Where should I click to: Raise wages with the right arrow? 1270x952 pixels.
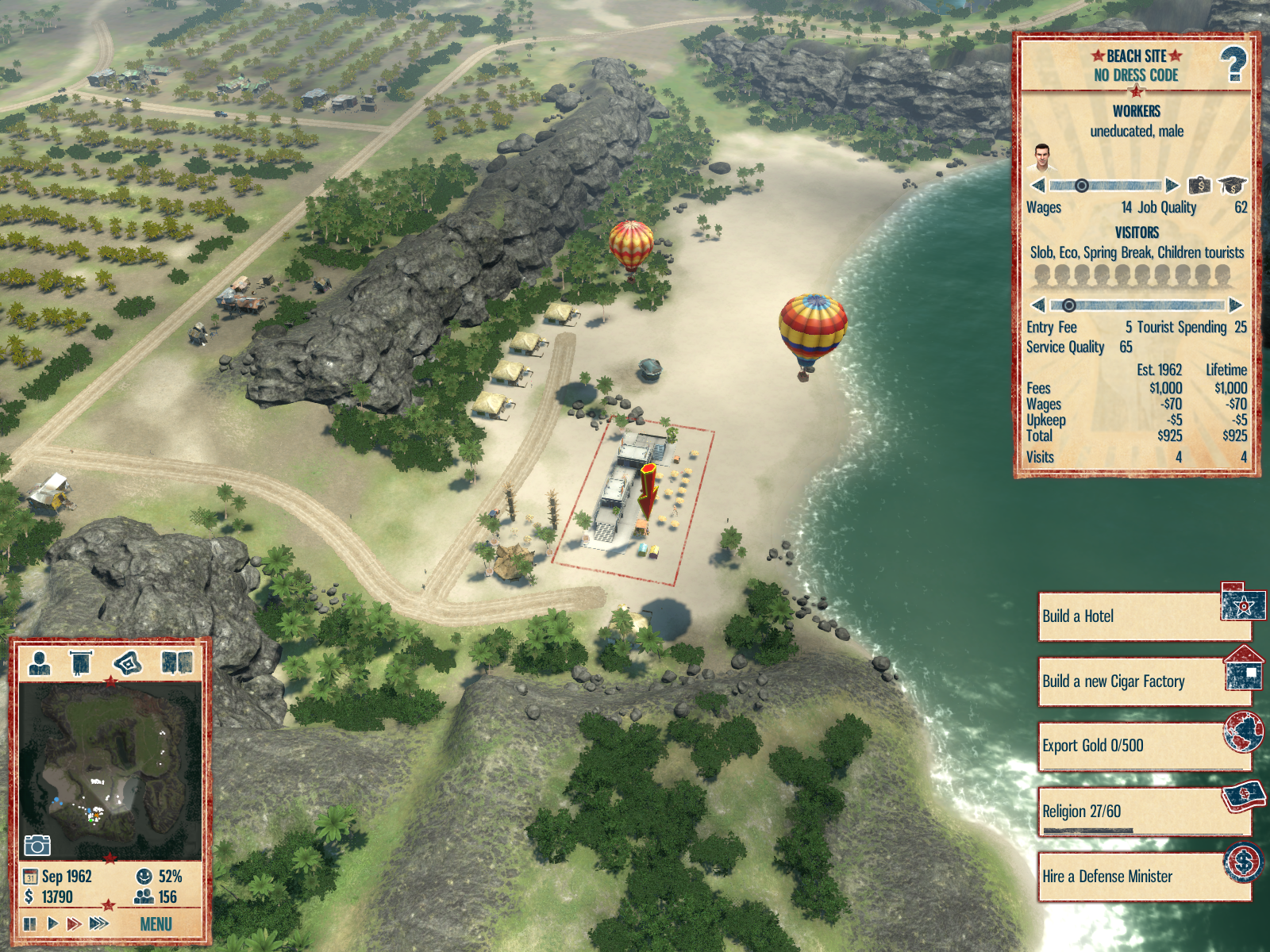click(1172, 186)
